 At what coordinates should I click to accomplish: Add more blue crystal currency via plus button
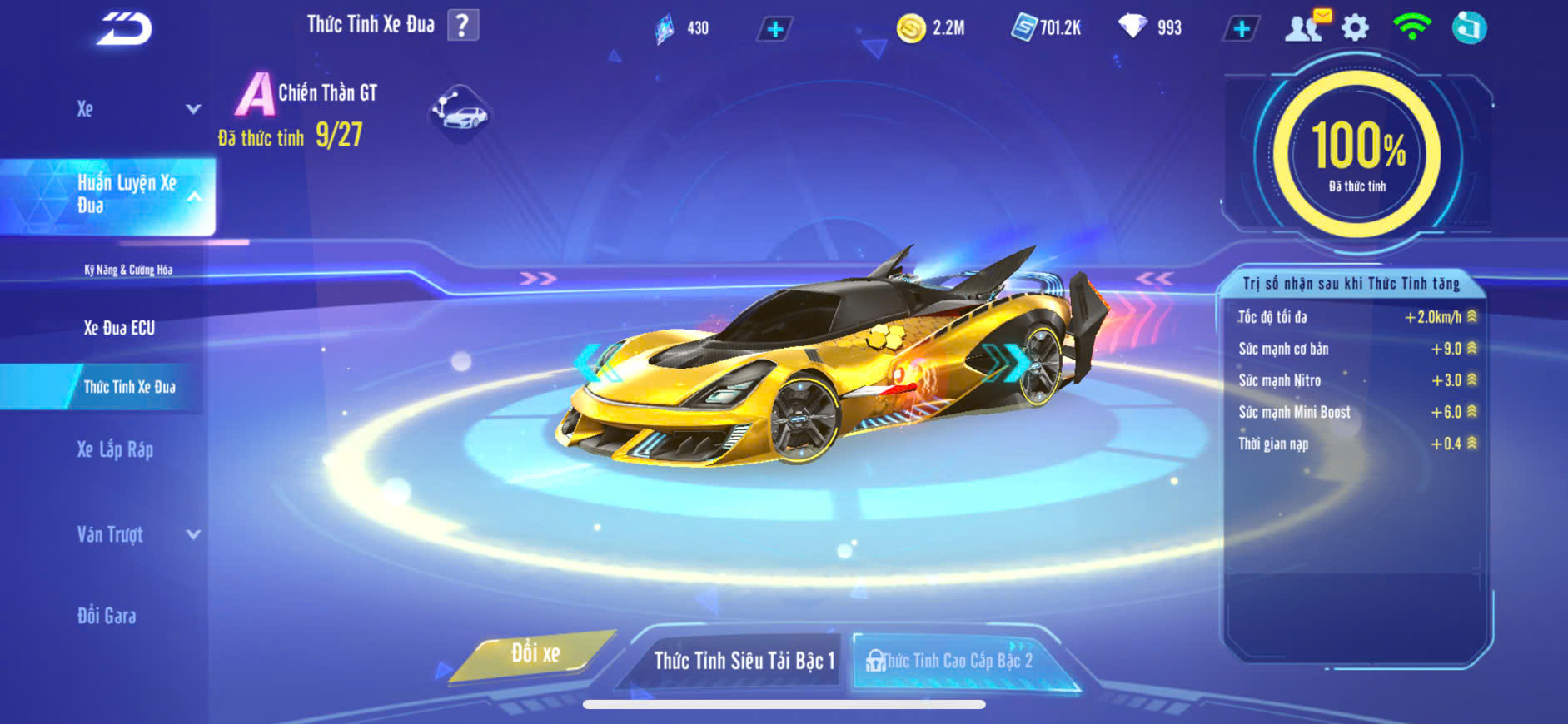[x=774, y=29]
